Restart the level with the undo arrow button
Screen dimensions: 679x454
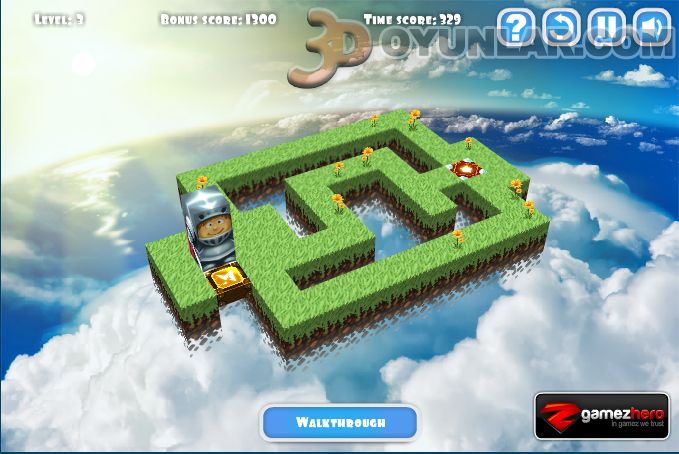tap(562, 27)
